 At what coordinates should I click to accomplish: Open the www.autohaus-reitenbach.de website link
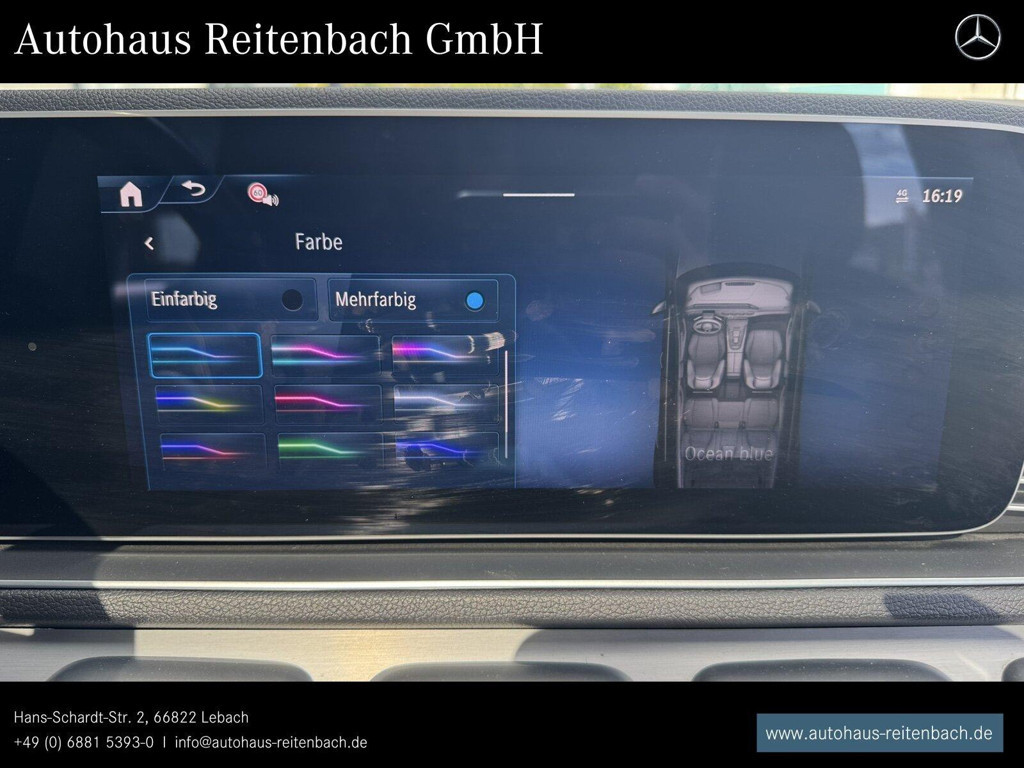[x=879, y=733]
